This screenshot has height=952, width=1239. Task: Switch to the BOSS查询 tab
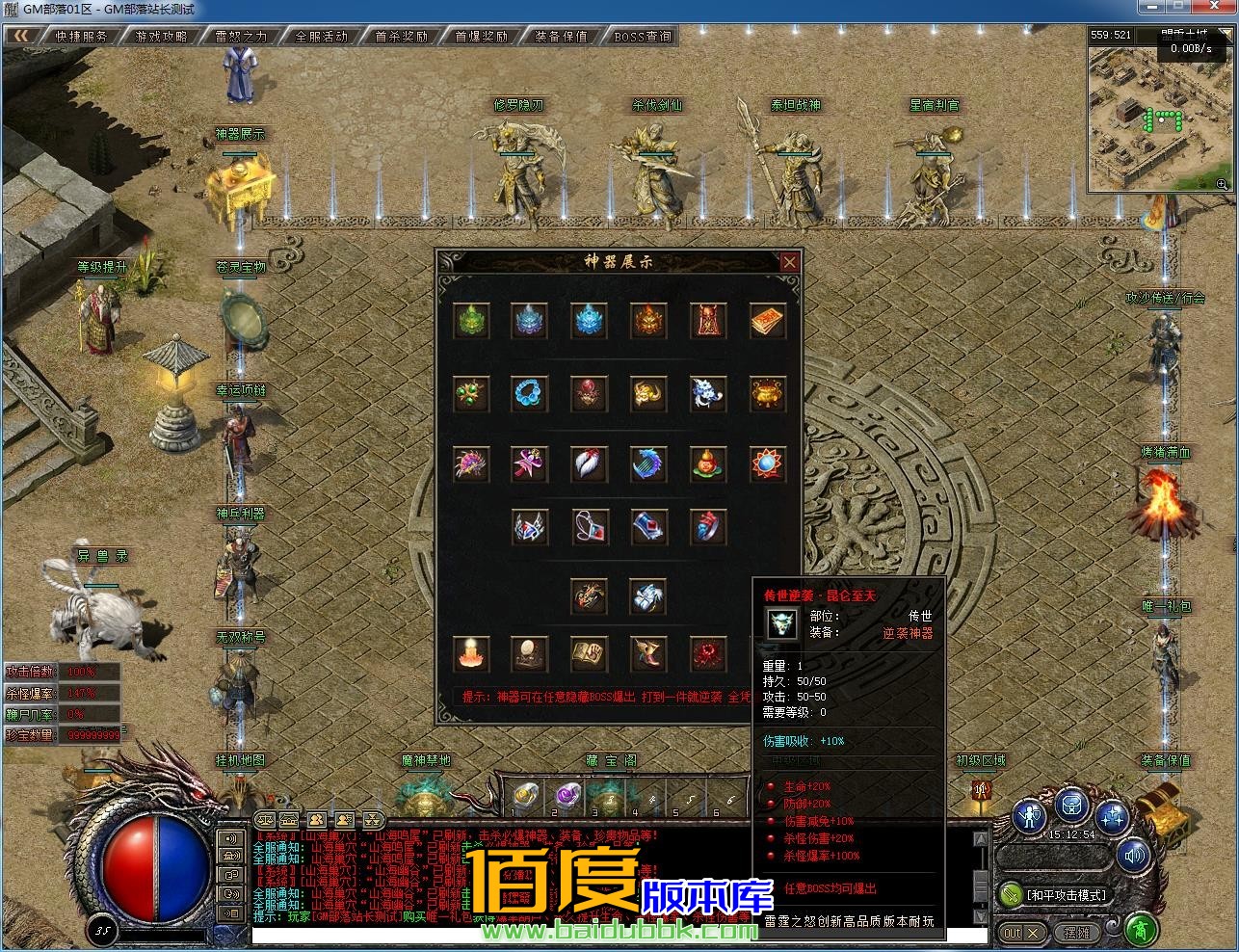pos(643,35)
